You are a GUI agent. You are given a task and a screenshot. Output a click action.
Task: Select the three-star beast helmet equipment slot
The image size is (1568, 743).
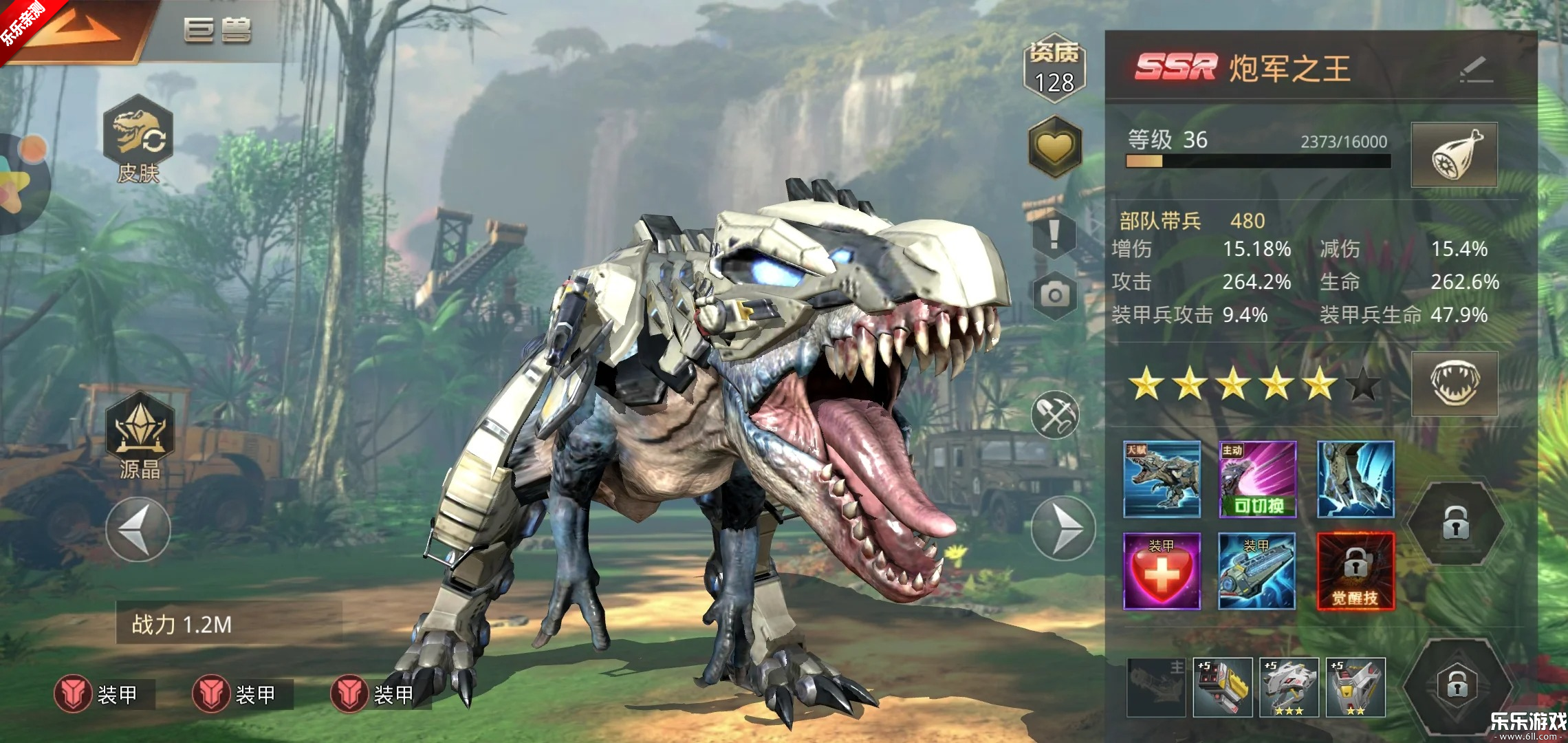[1289, 687]
